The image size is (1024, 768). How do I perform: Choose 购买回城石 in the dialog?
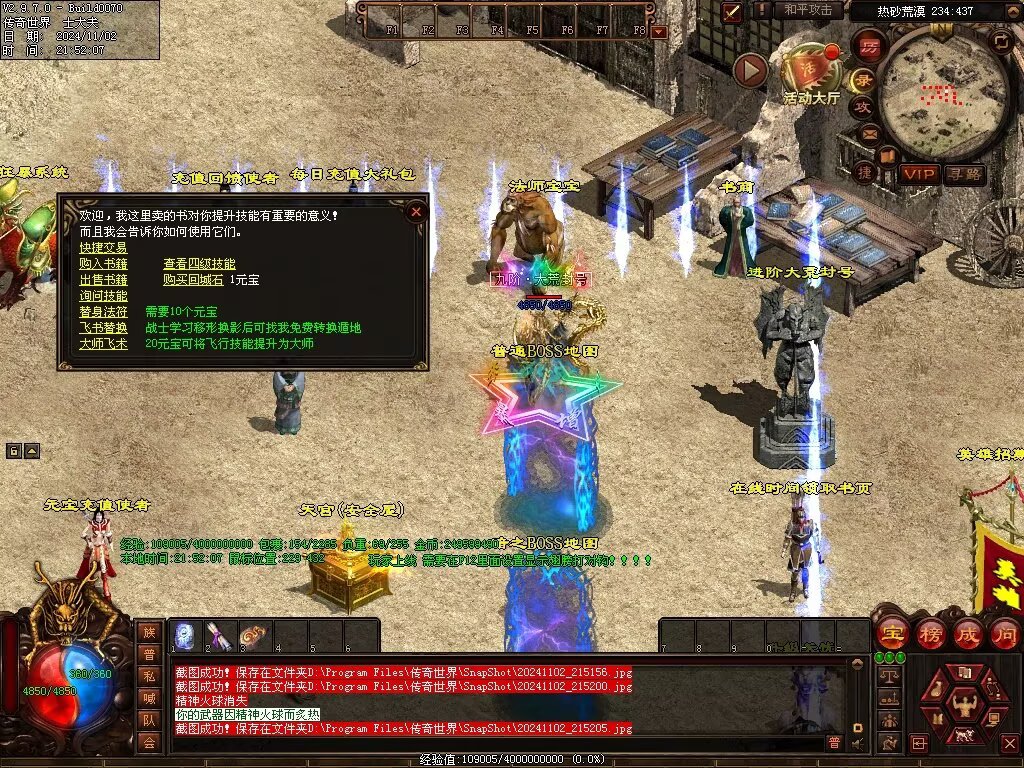pos(190,280)
